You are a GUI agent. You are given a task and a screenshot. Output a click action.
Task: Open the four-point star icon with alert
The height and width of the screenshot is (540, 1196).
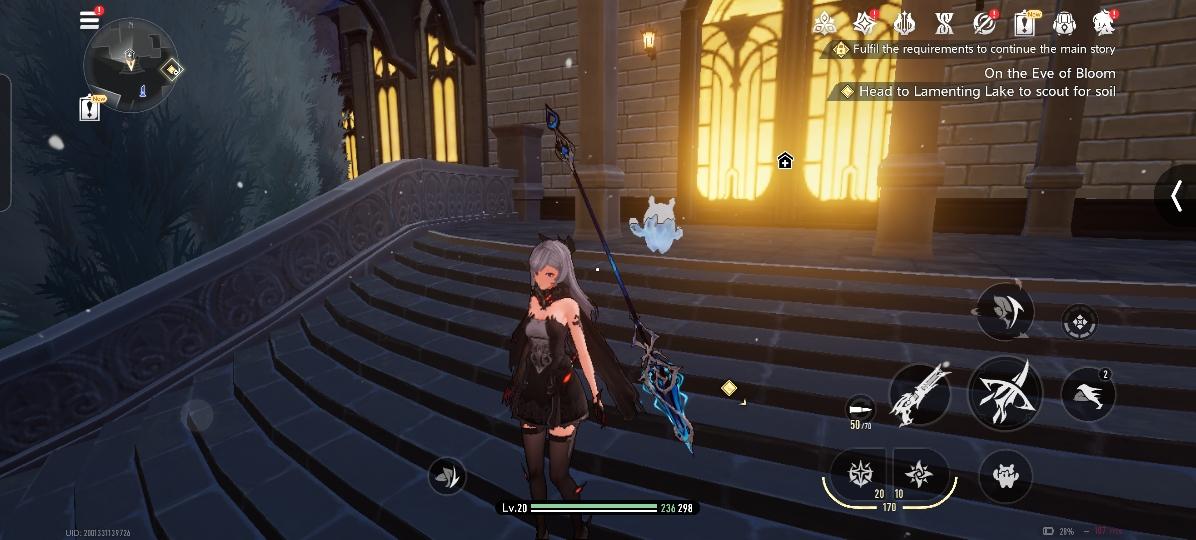[865, 22]
